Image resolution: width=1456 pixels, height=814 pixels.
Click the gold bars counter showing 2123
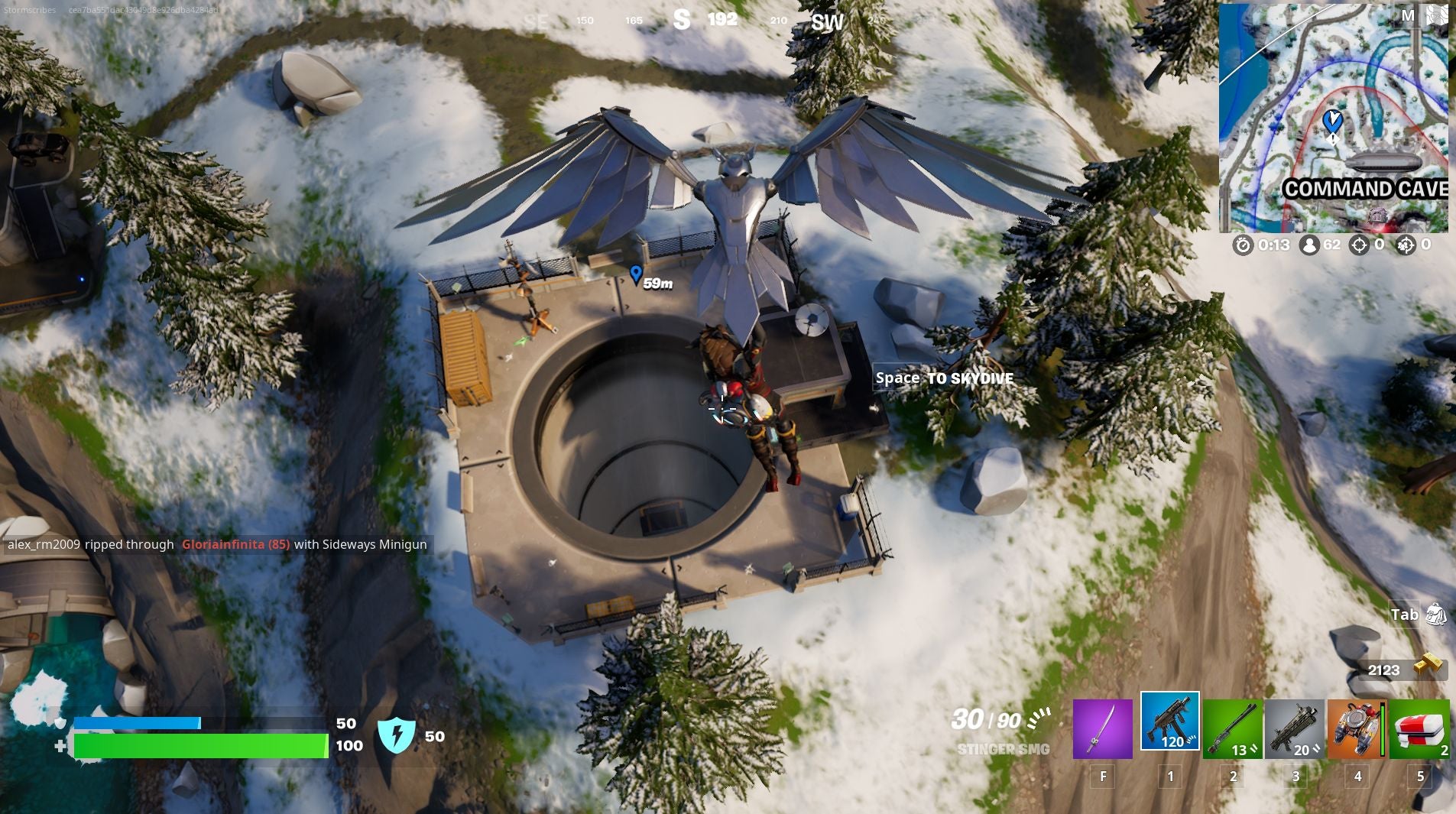point(1404,670)
